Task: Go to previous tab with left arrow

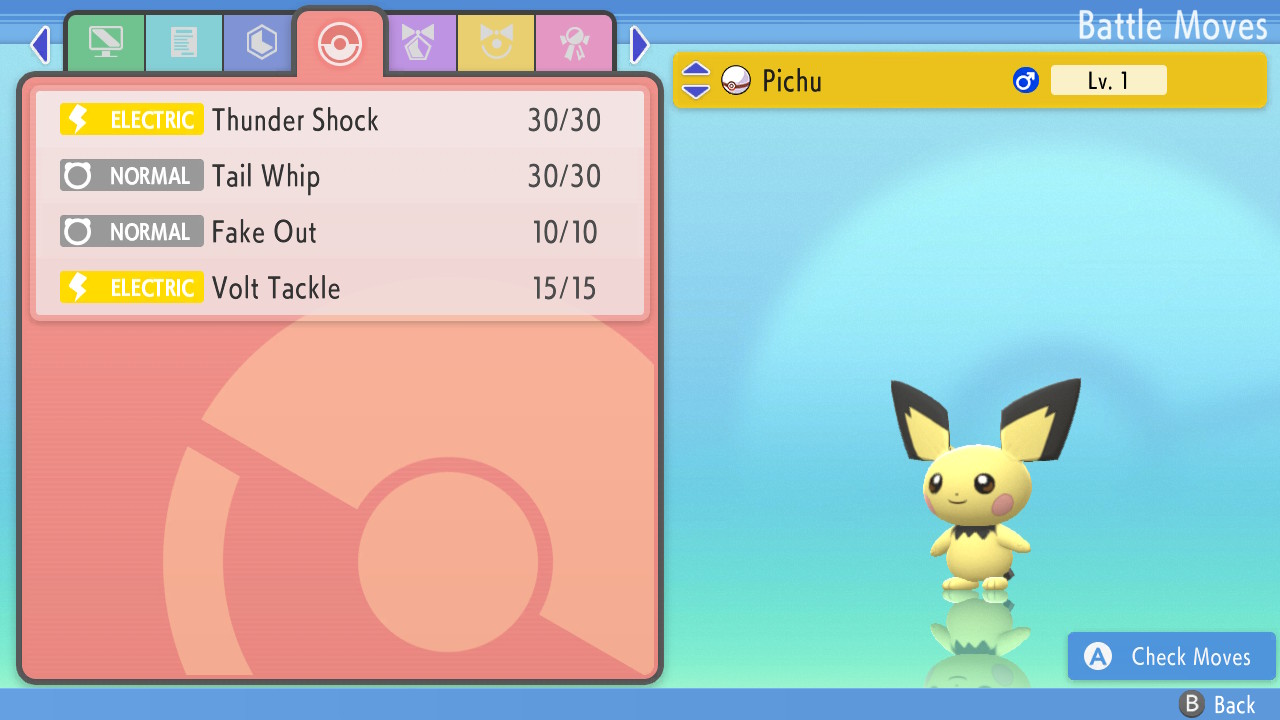Action: tap(40, 44)
